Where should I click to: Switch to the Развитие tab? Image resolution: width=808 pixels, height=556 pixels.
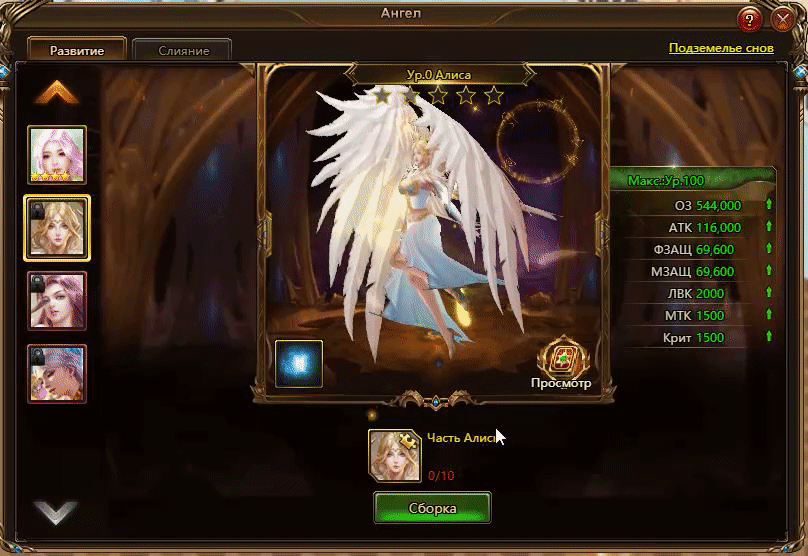(77, 50)
